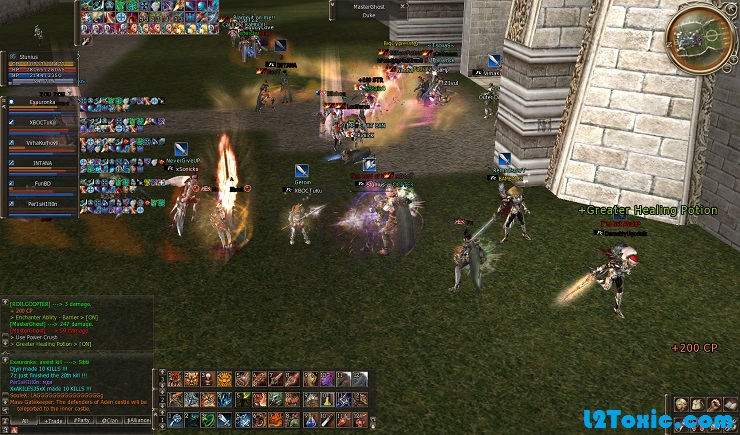This screenshot has height=435, width=740.
Task: Select party member Par1sH1lt0n
Action: click(x=42, y=205)
